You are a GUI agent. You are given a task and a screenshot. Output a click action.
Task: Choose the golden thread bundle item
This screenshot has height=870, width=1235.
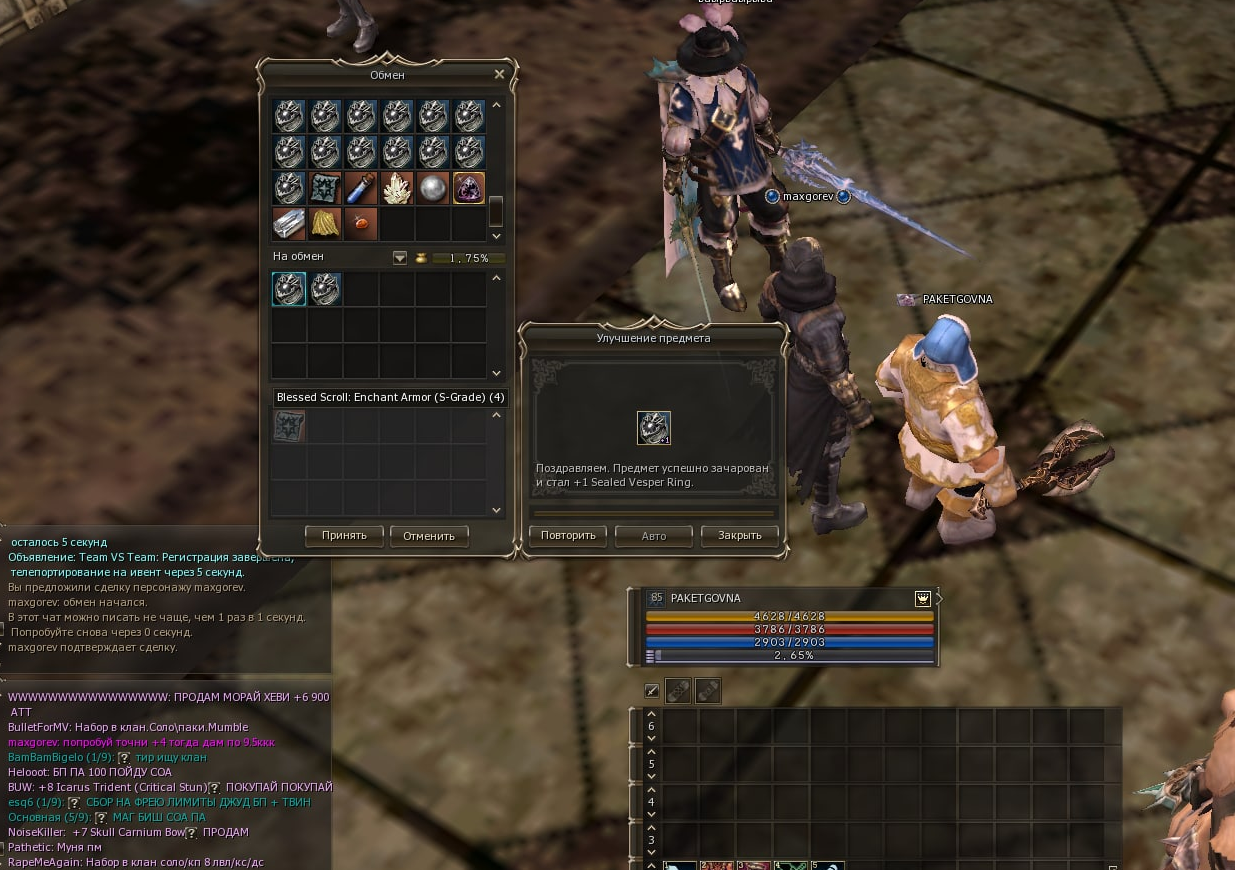[x=325, y=224]
